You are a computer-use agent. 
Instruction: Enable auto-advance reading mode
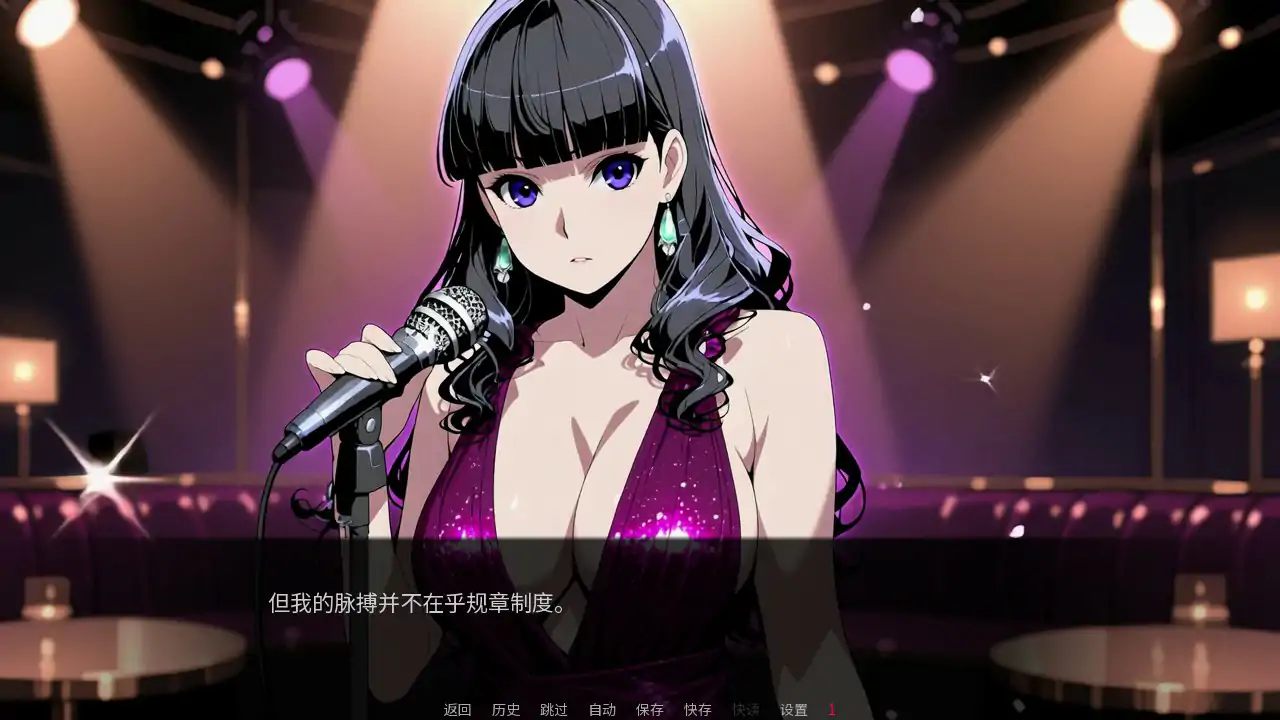601,710
